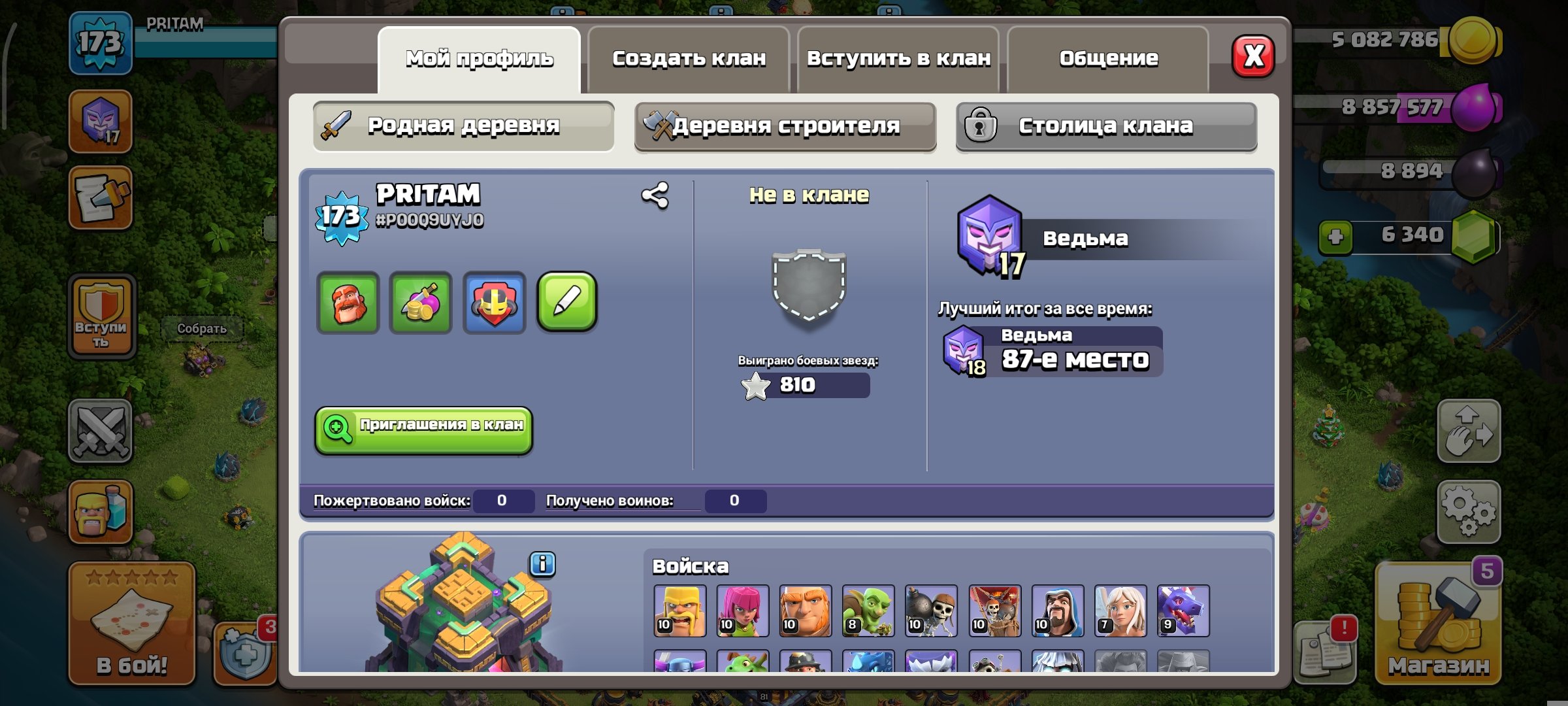Switch to Деревня строителя view

pos(786,126)
